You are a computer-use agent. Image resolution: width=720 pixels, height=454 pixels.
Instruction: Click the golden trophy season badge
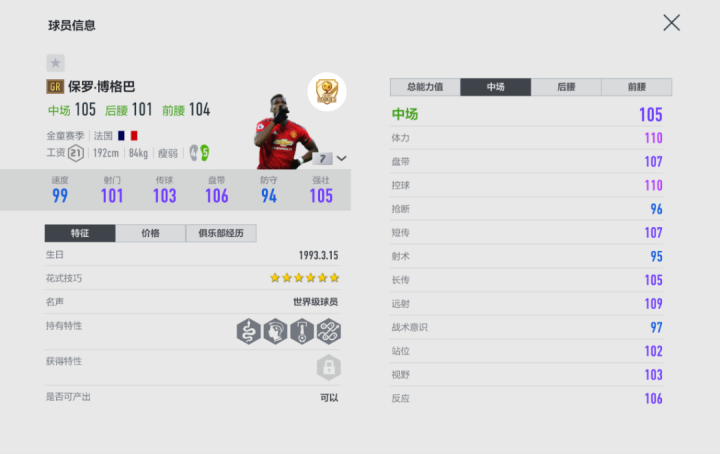pos(326,93)
